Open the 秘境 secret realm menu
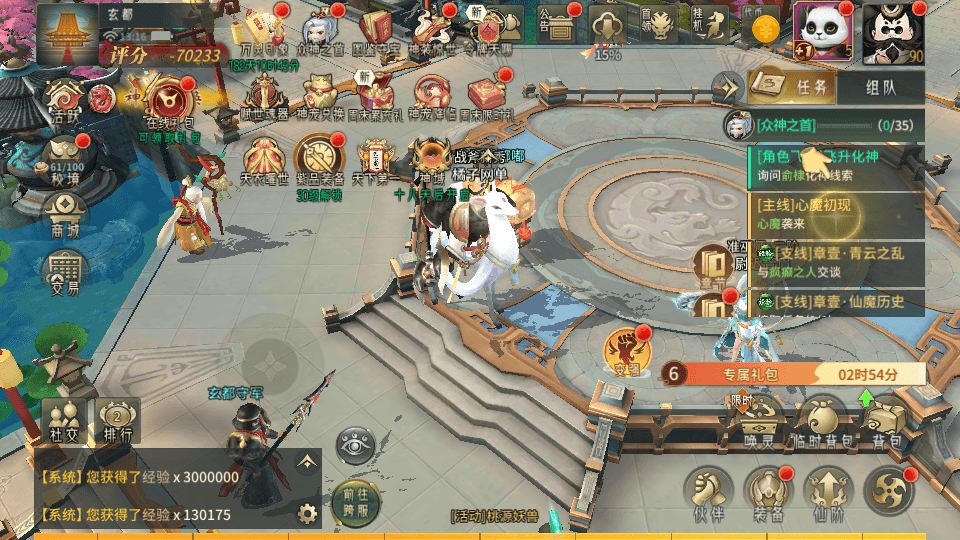The width and height of the screenshot is (960, 540). click(x=66, y=164)
